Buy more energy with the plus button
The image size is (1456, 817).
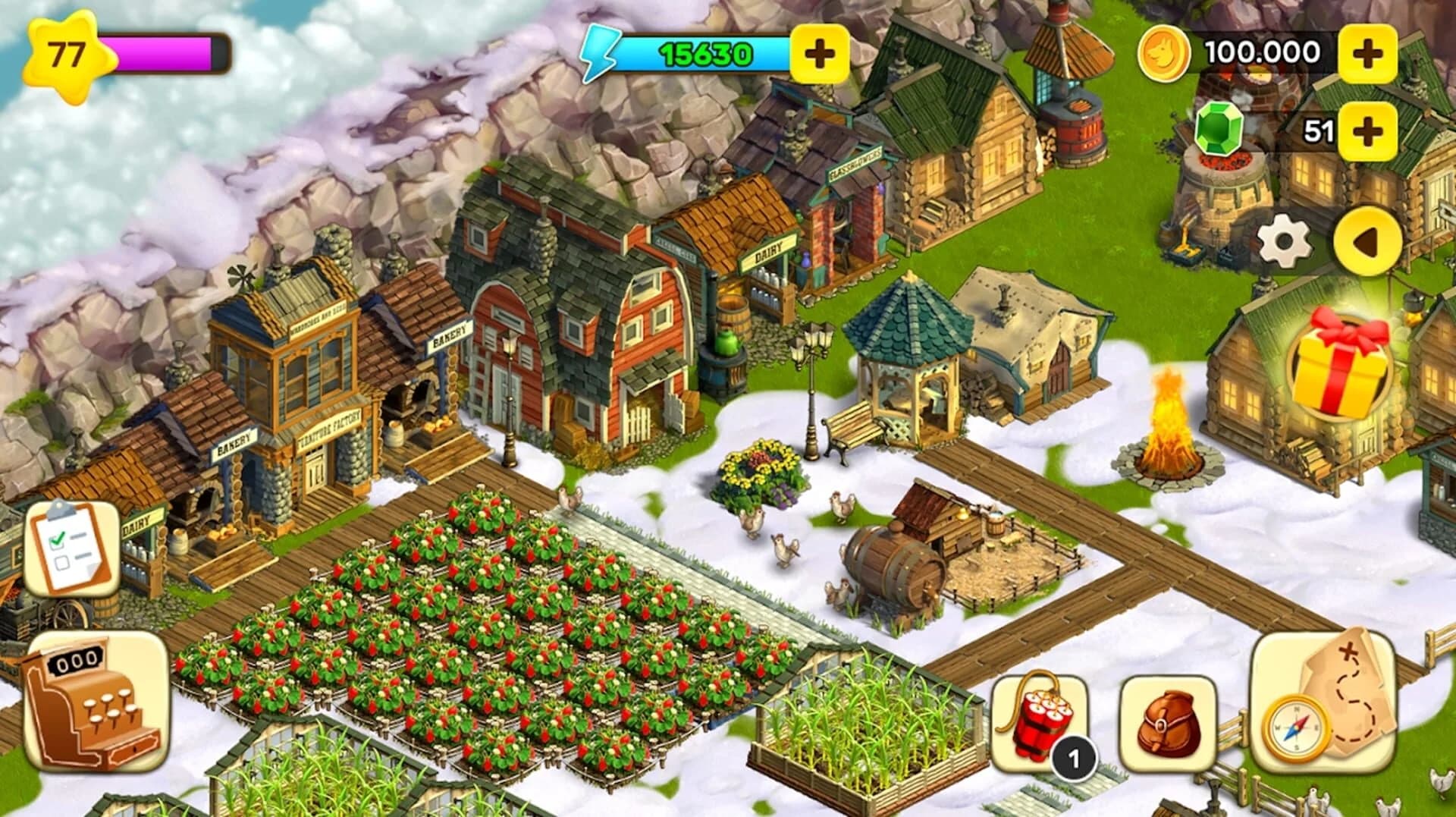(819, 53)
